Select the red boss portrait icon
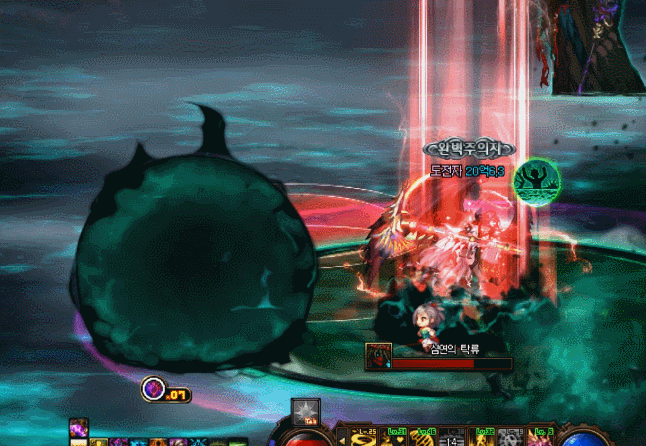This screenshot has width=646, height=446. pyautogui.click(x=378, y=354)
